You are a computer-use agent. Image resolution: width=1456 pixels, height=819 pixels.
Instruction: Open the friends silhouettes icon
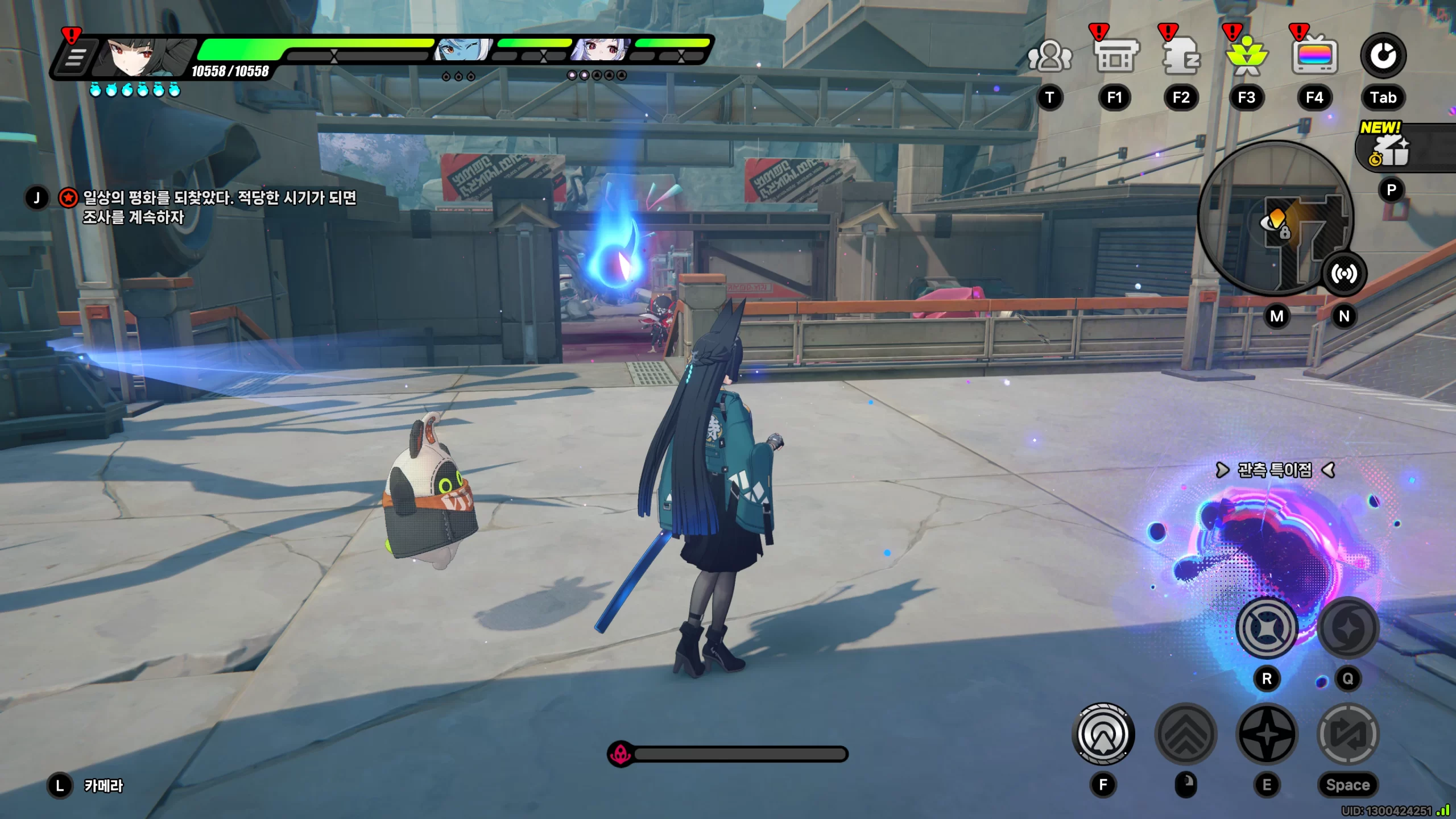(x=1049, y=56)
